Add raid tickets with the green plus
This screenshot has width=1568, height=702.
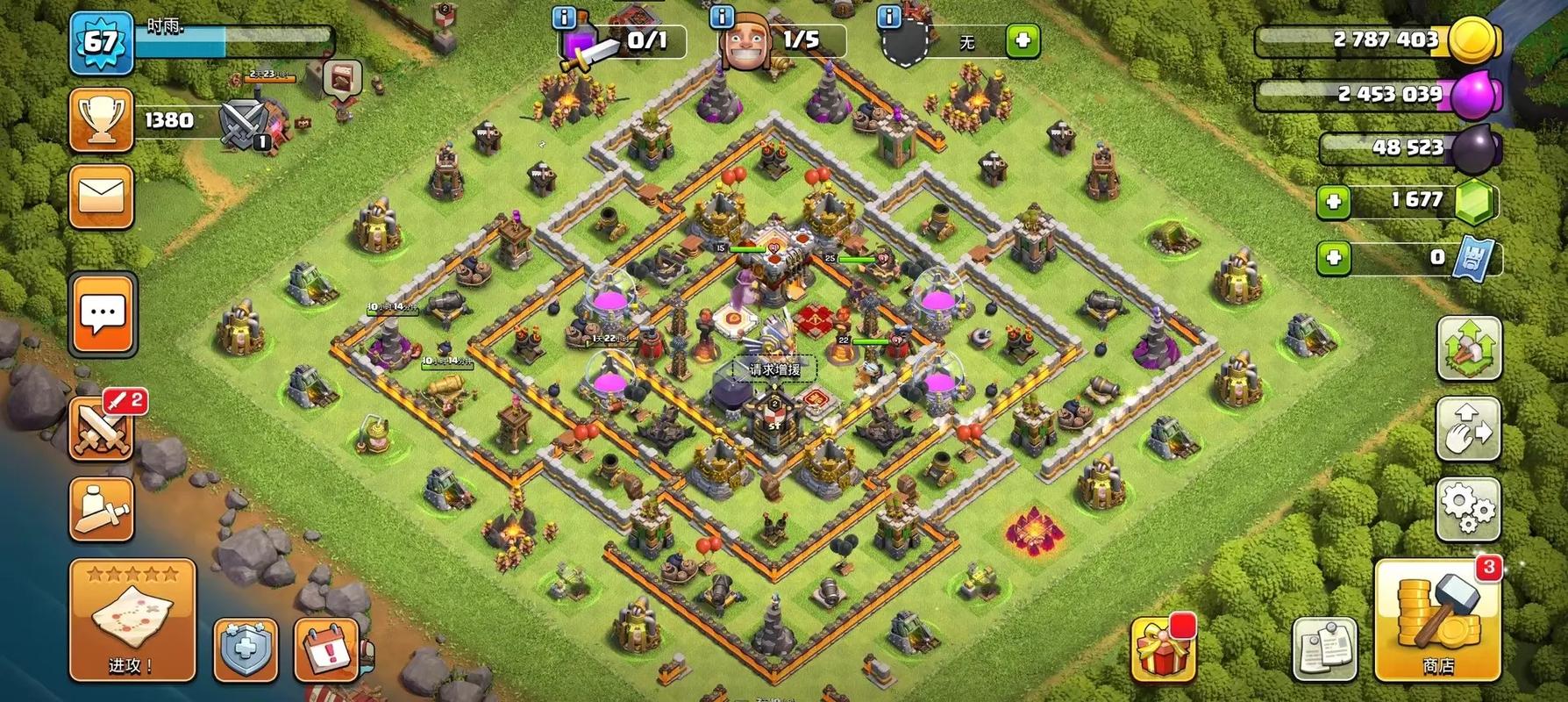tap(1334, 258)
